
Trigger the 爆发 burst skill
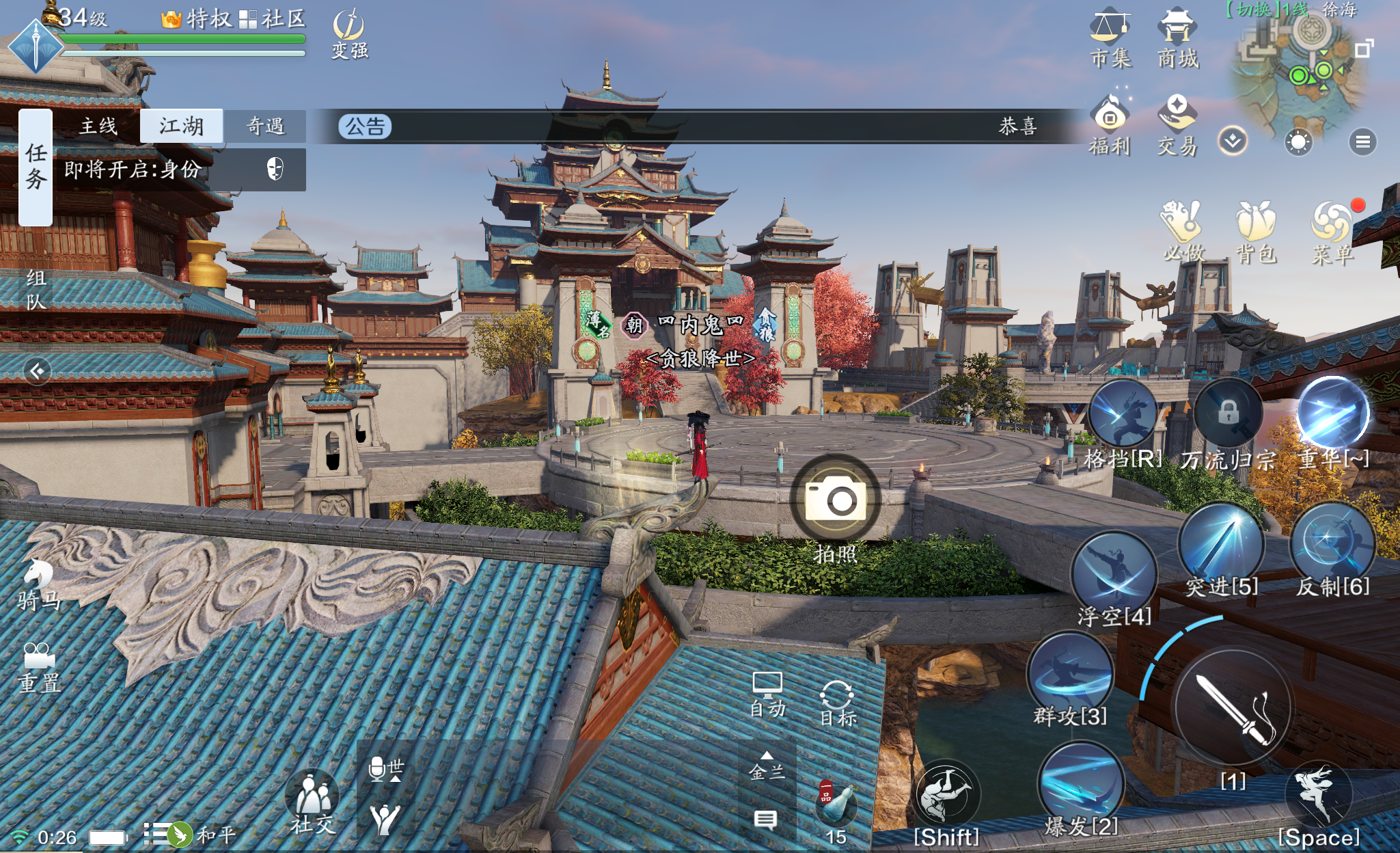tap(1080, 786)
